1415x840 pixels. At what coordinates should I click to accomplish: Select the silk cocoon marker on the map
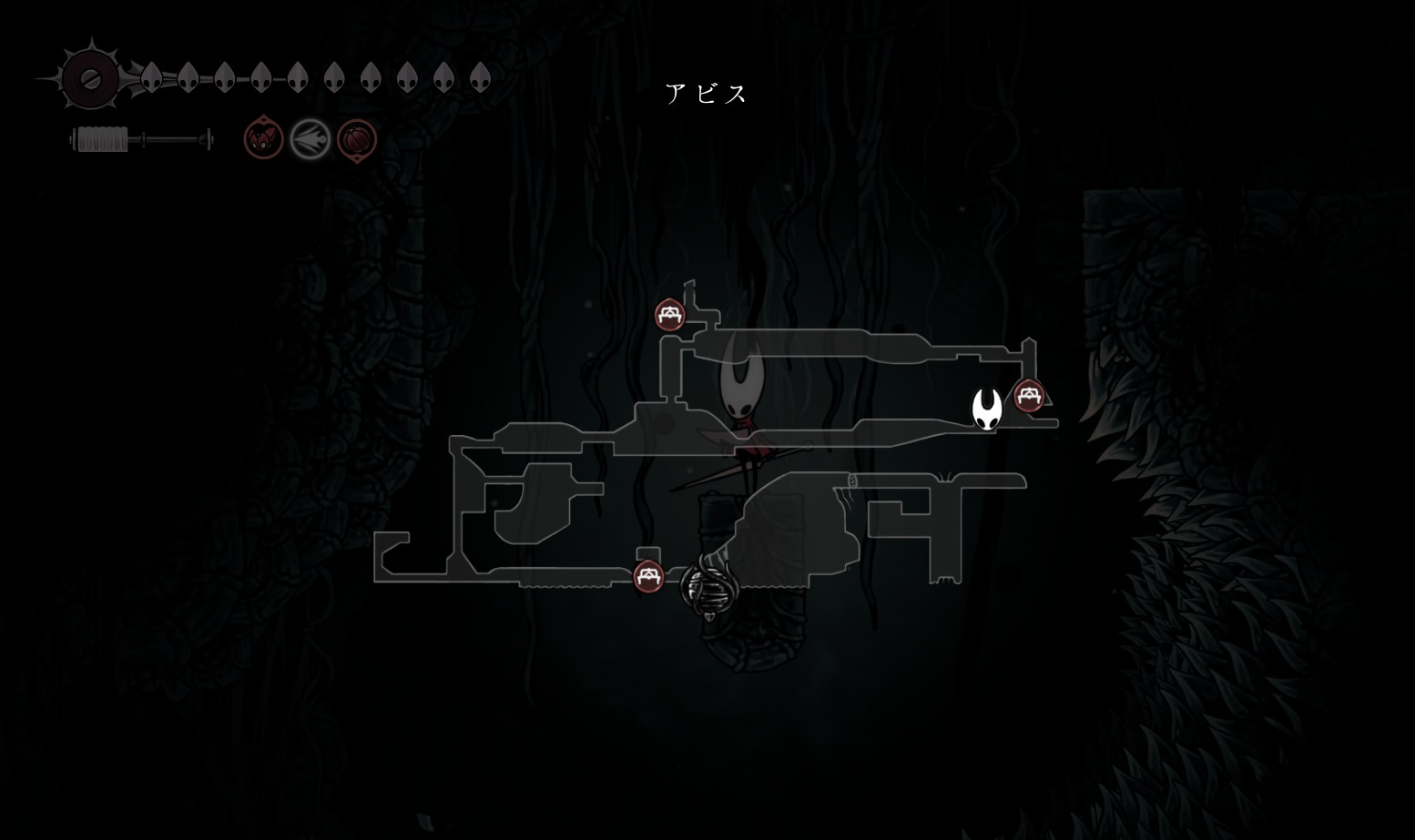[x=706, y=587]
